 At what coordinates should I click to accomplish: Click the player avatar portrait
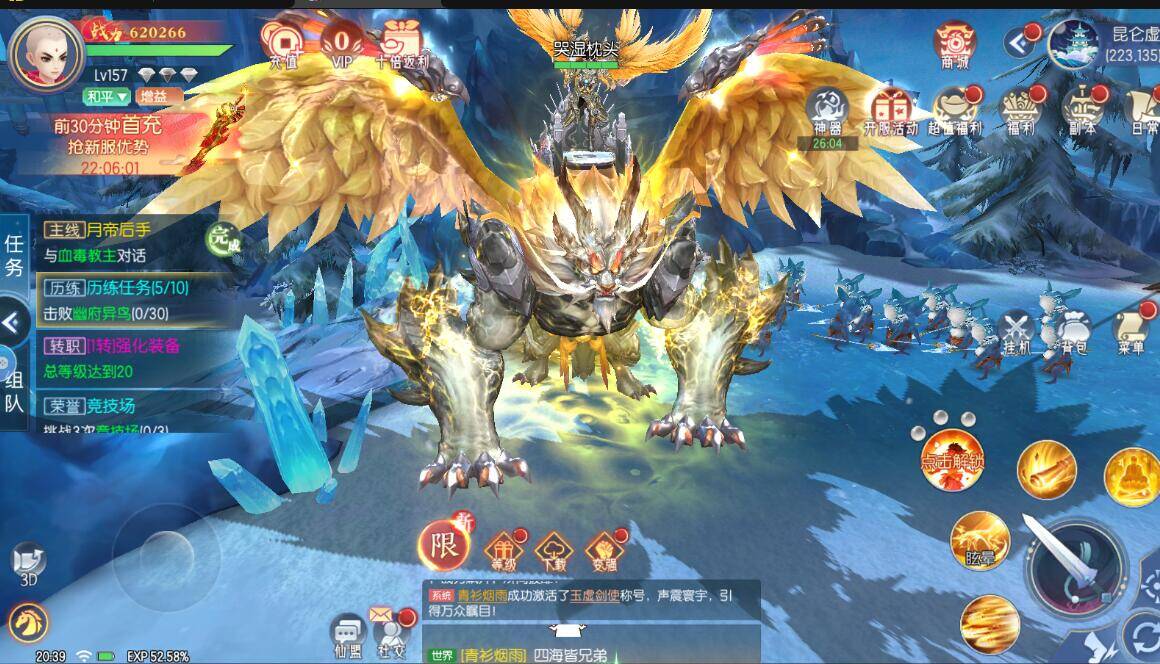47,53
